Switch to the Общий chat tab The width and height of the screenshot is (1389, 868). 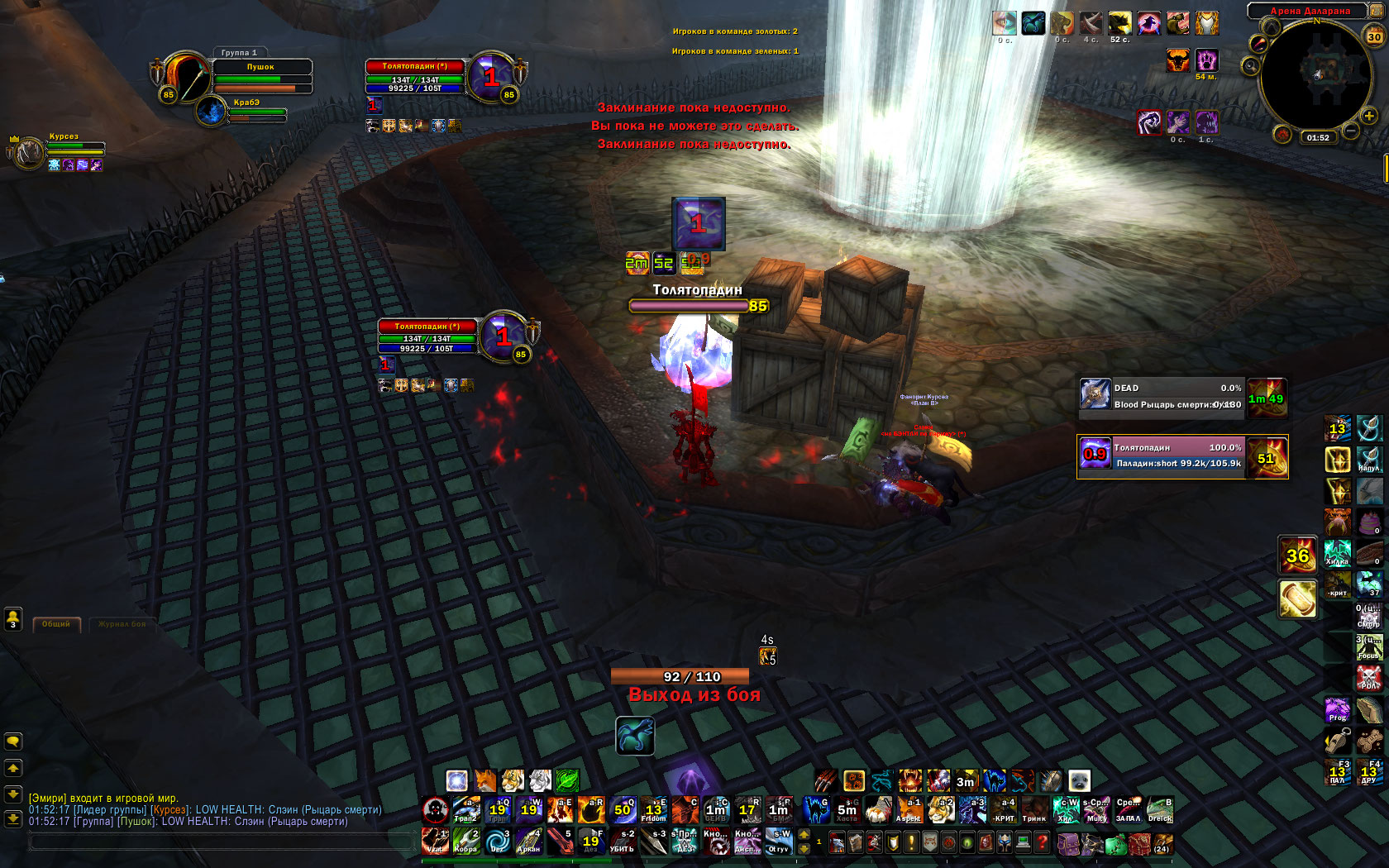coord(56,624)
